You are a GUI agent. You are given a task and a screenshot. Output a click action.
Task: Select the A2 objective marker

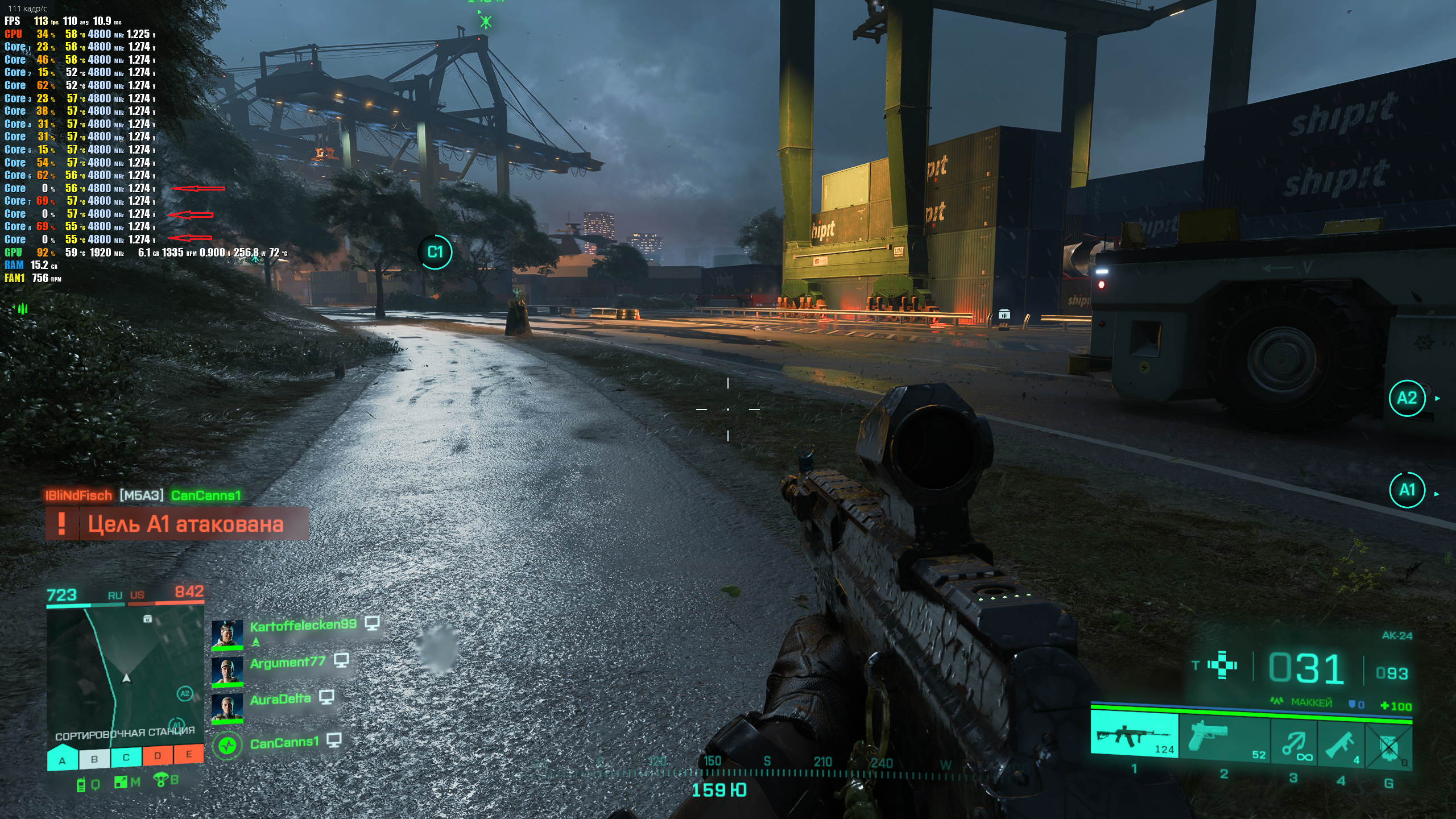click(1407, 398)
